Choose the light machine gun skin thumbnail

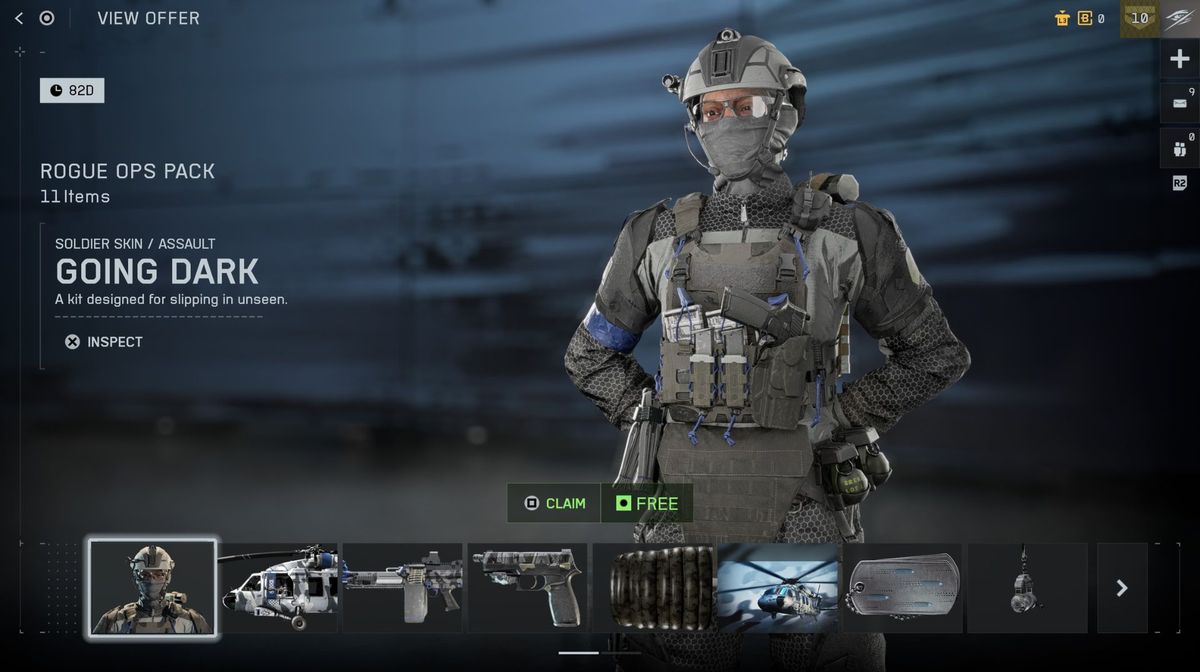coord(402,587)
